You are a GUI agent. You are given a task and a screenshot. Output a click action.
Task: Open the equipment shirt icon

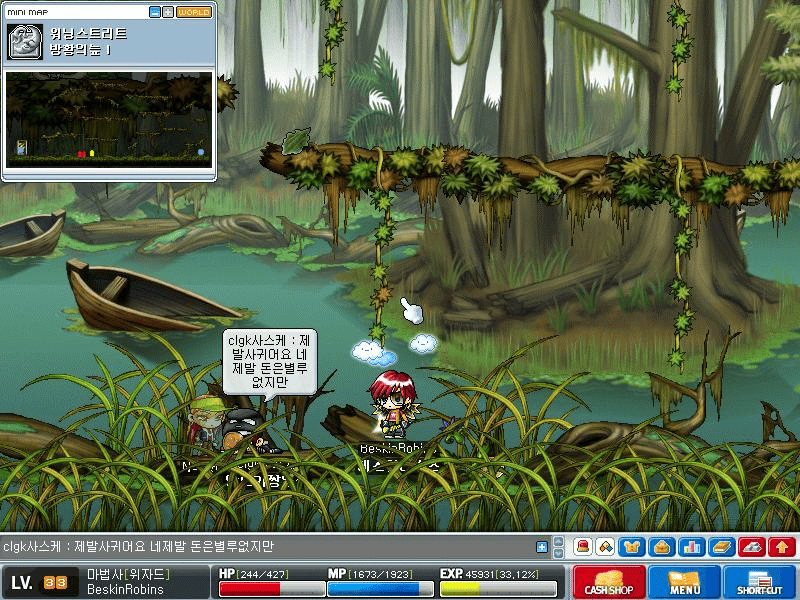click(632, 547)
